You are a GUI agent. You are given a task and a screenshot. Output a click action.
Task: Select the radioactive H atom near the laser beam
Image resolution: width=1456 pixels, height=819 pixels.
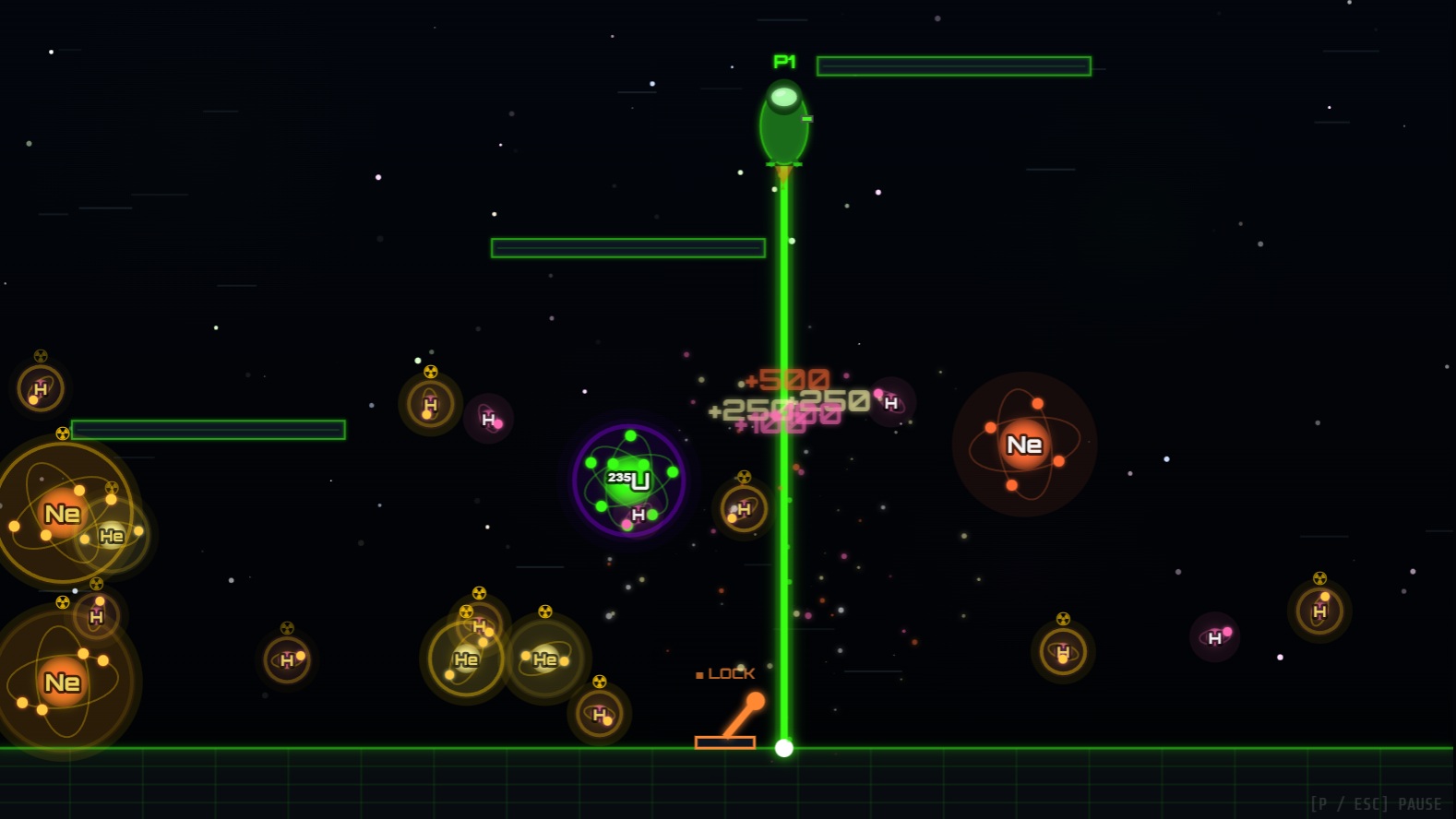[744, 508]
